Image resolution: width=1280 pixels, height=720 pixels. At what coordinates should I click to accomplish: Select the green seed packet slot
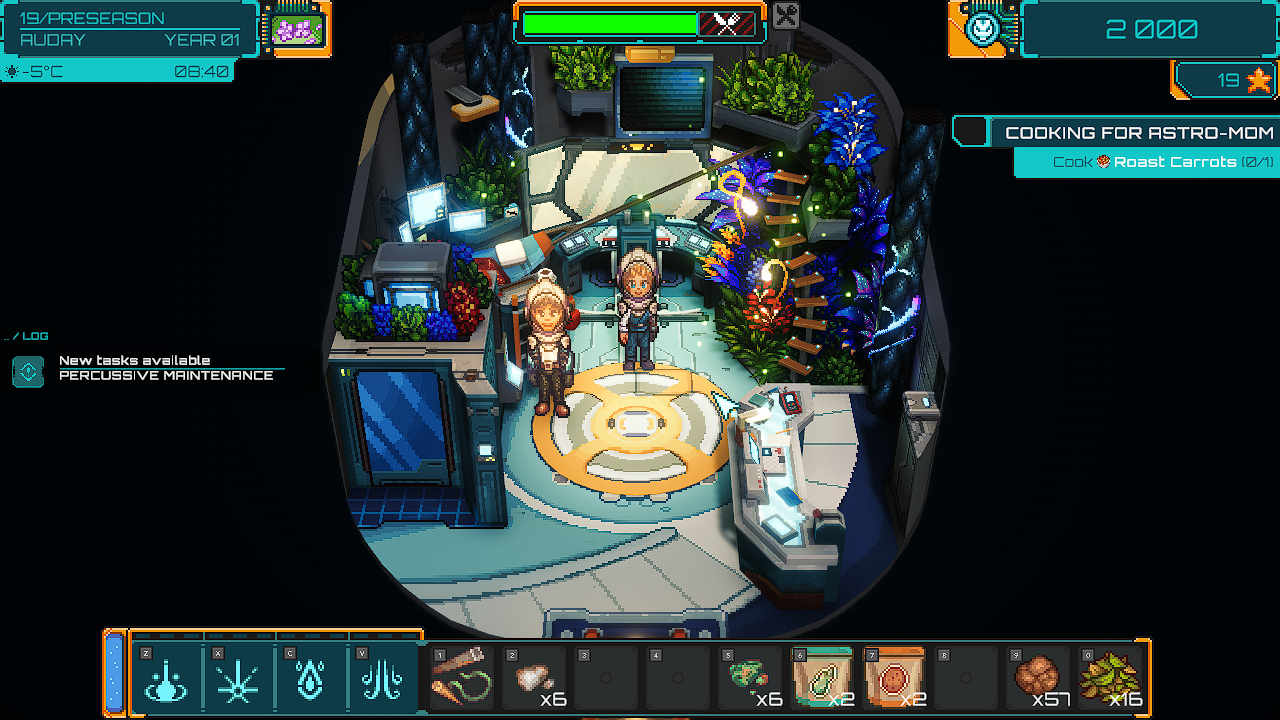pyautogui.click(x=822, y=678)
